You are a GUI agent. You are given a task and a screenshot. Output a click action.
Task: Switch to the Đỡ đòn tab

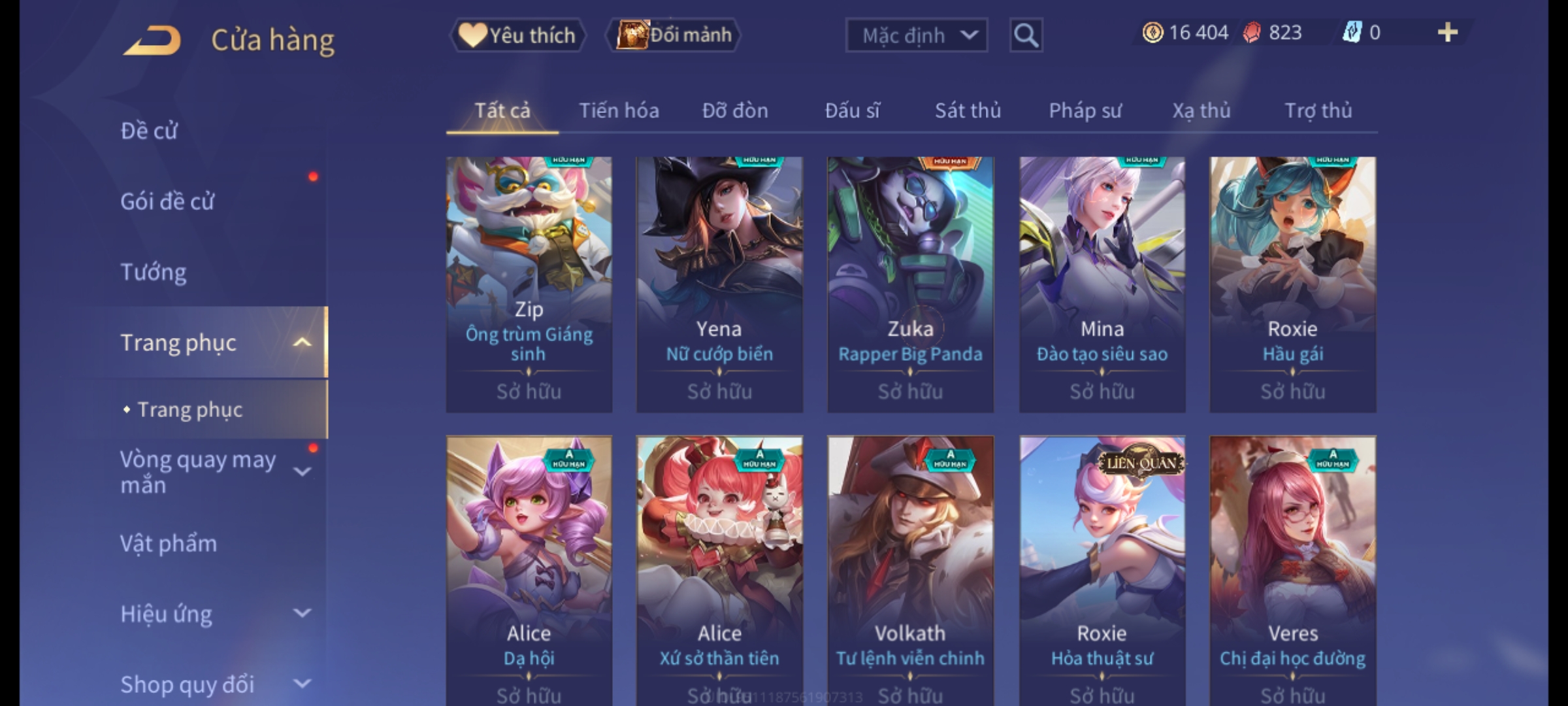(735, 110)
